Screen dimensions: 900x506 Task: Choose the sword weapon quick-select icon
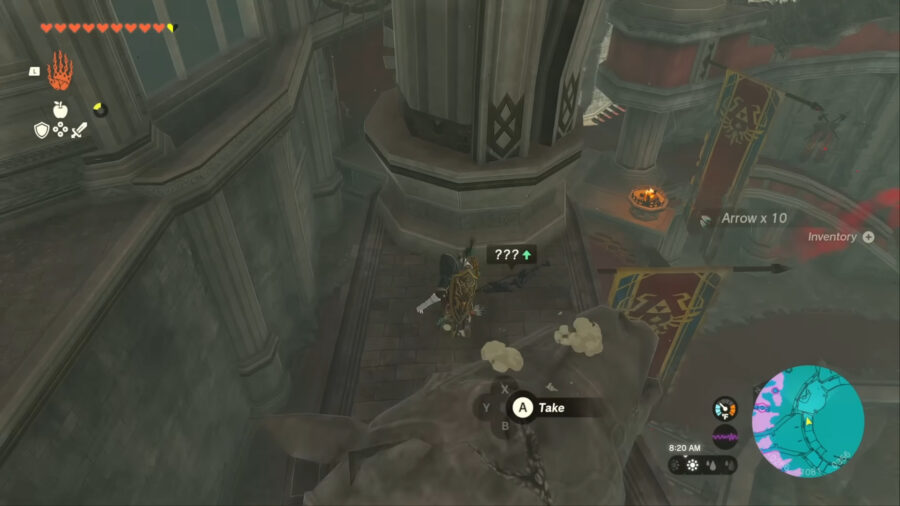[x=79, y=130]
